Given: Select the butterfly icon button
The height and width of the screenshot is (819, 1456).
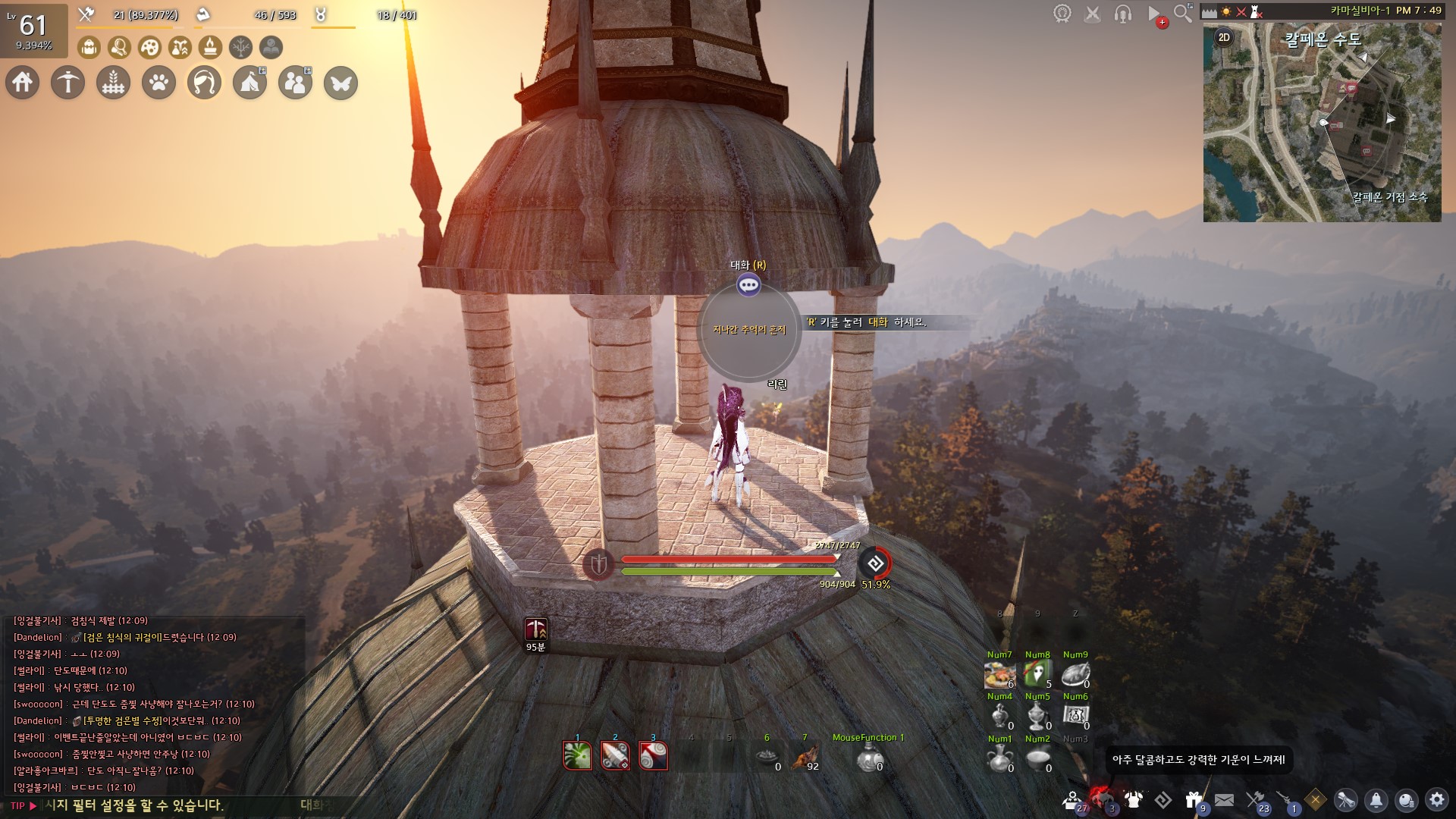Looking at the screenshot, I should [x=340, y=83].
